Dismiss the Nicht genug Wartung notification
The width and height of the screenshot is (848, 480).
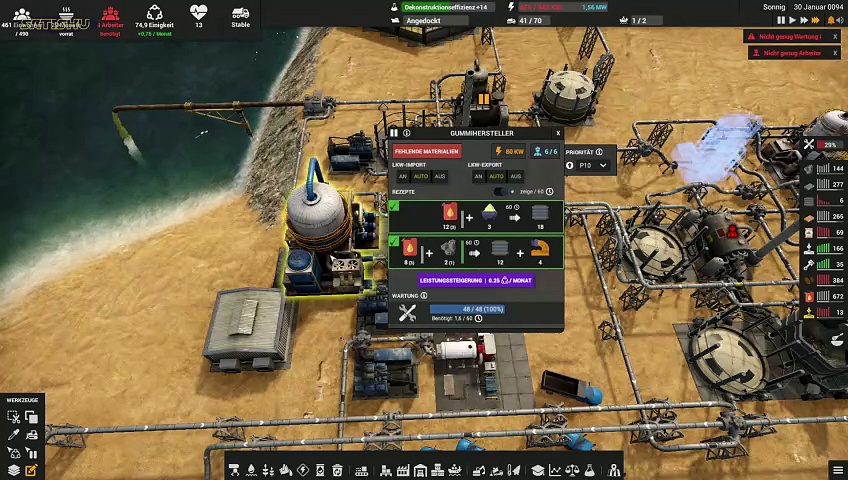[835, 37]
